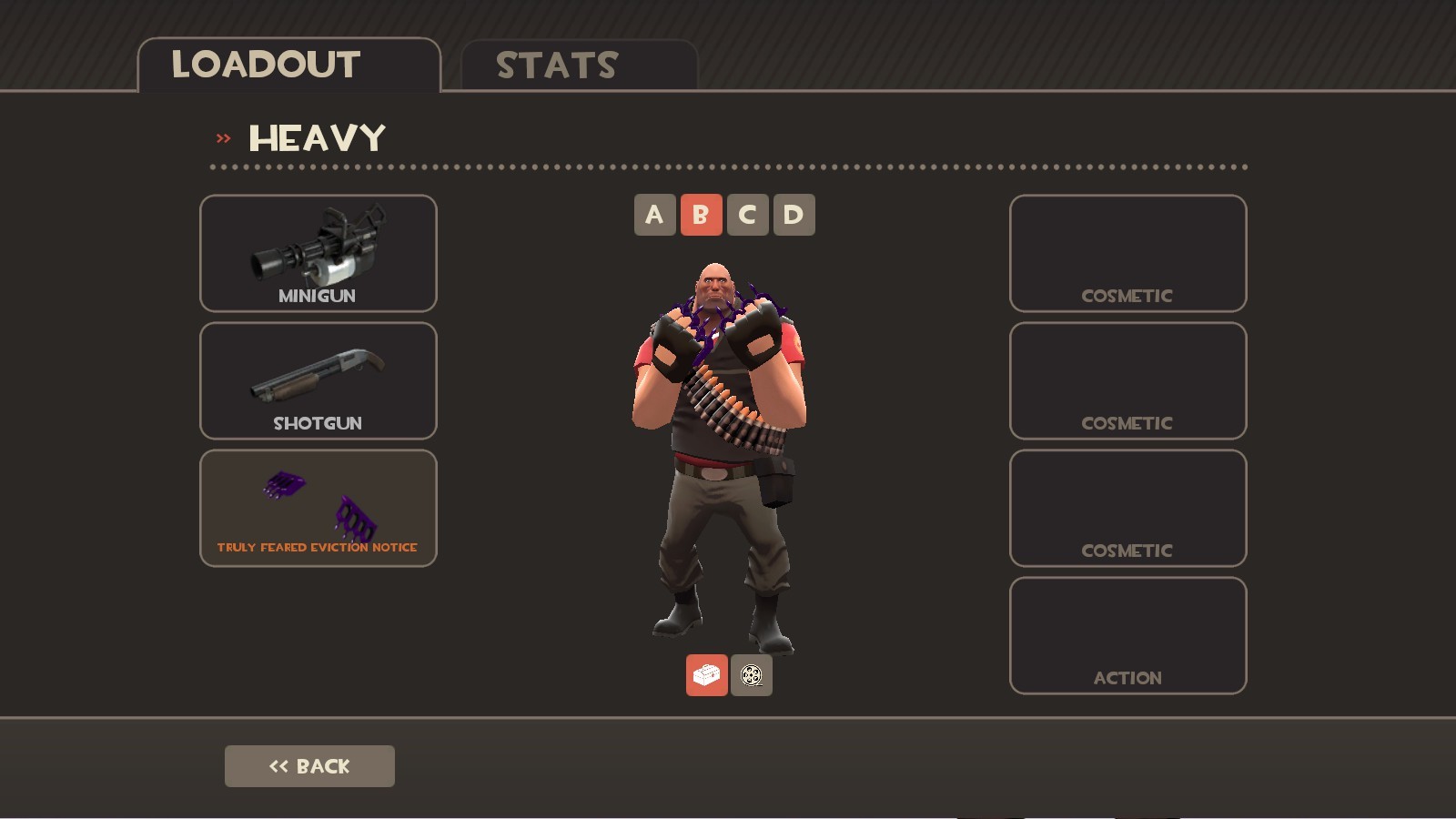The height and width of the screenshot is (819, 1456).
Task: Click the film reel icon to show taunts
Action: (750, 675)
